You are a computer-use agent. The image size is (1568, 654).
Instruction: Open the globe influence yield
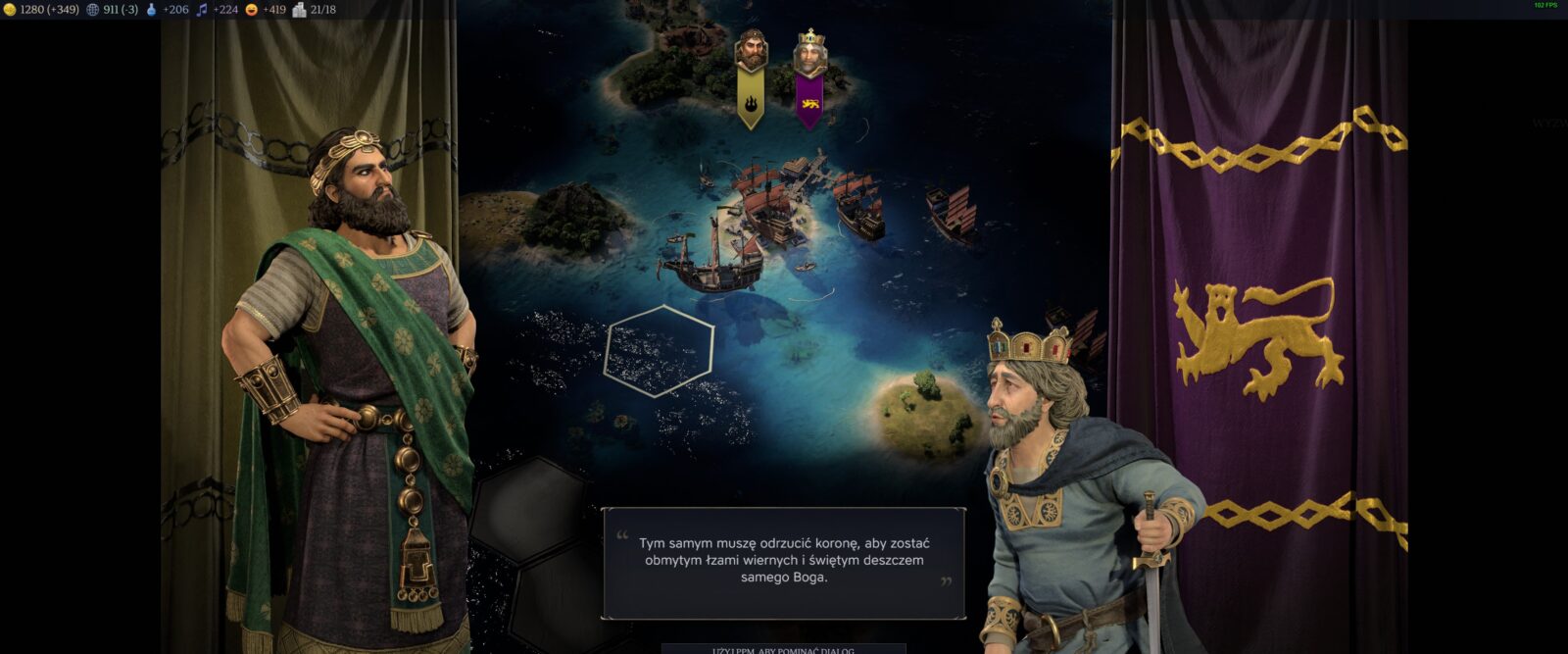pyautogui.click(x=93, y=10)
